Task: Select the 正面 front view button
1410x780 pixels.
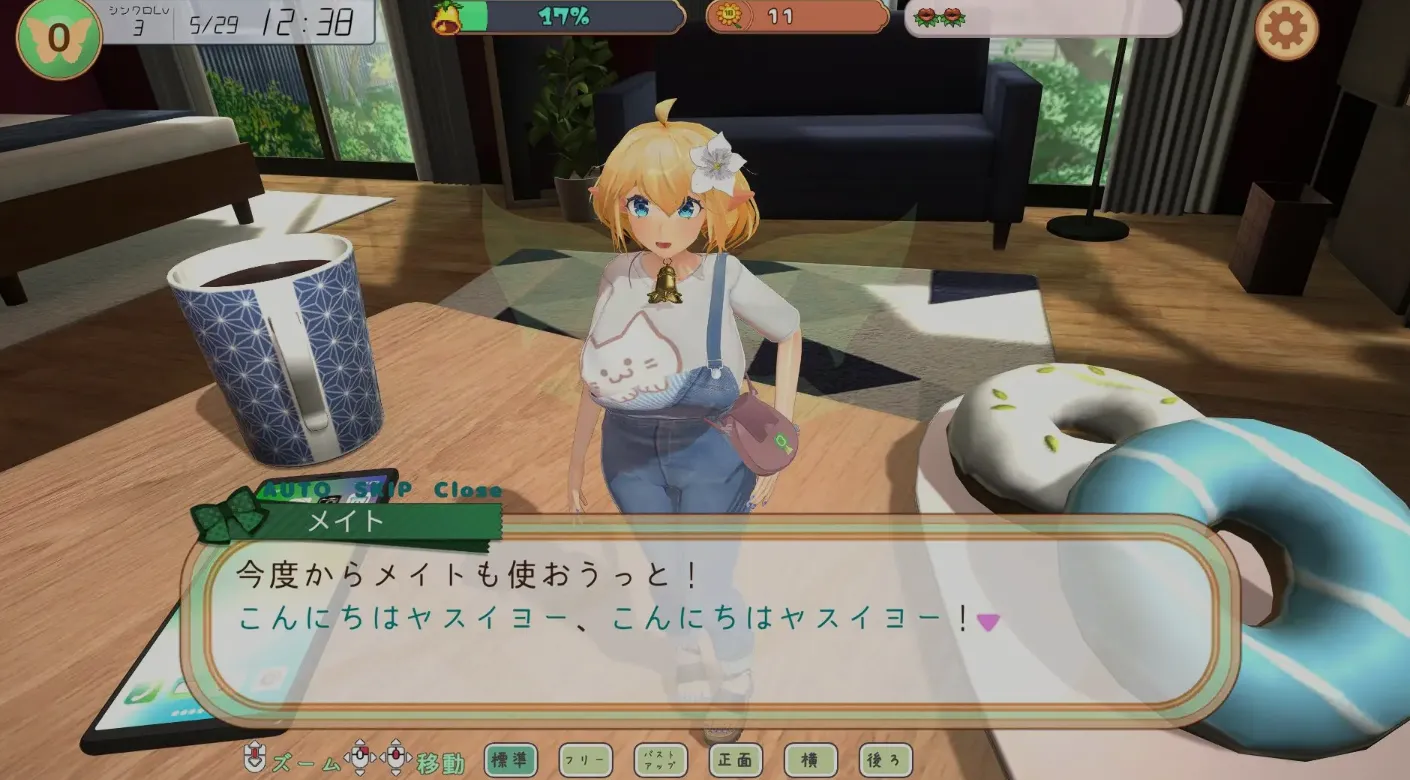Action: pyautogui.click(x=736, y=761)
